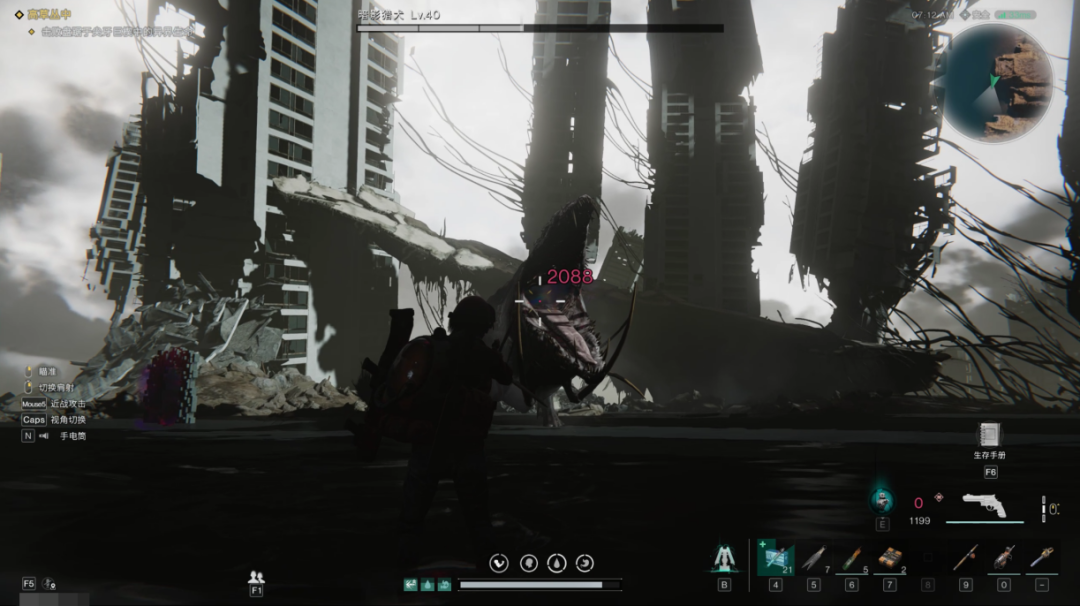1080x606 pixels.
Task: Click the head sanity status icon
Action: [x=528, y=563]
